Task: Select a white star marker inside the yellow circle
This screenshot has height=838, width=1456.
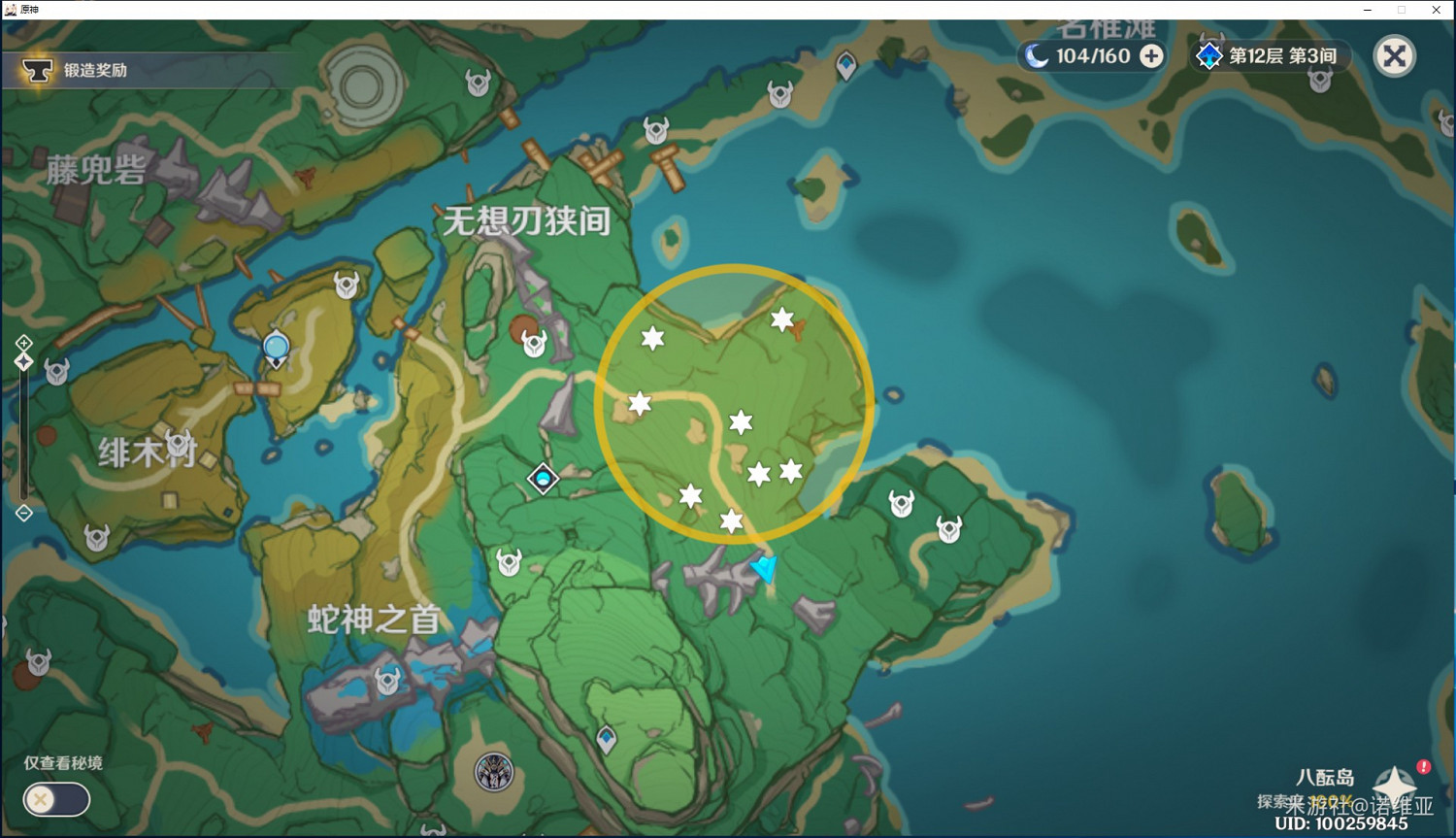Action: tap(741, 421)
